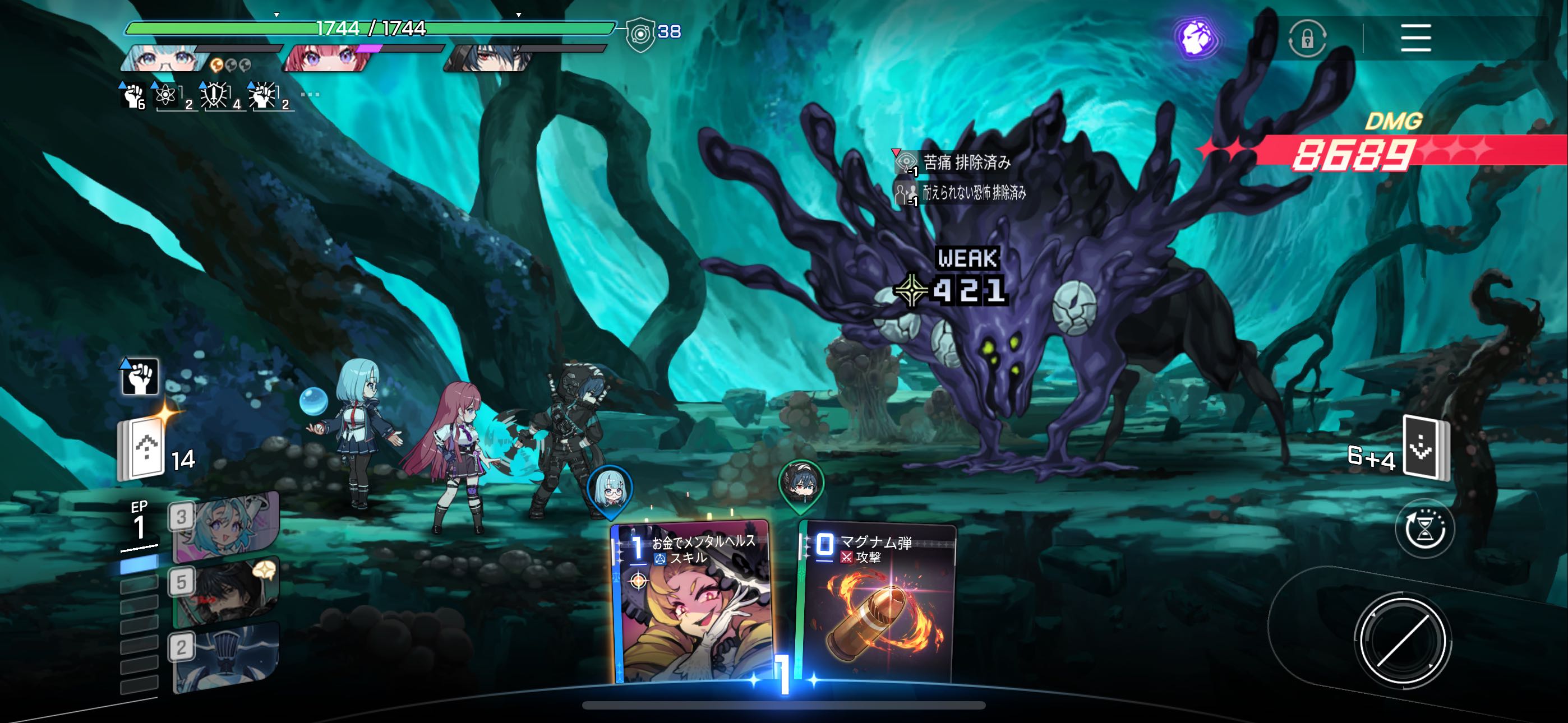Select the cost 2 ego skill card
Image resolution: width=1568 pixels, height=723 pixels.
225,657
